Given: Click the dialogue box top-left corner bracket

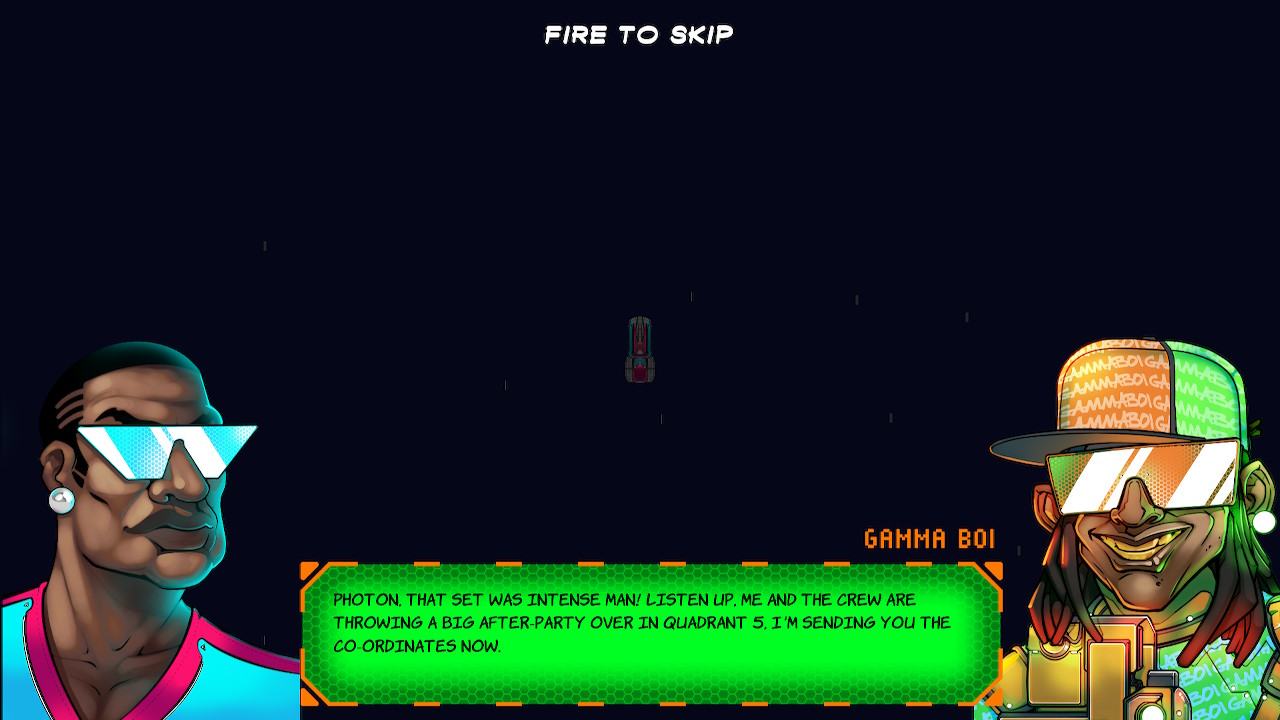Looking at the screenshot, I should (x=307, y=570).
